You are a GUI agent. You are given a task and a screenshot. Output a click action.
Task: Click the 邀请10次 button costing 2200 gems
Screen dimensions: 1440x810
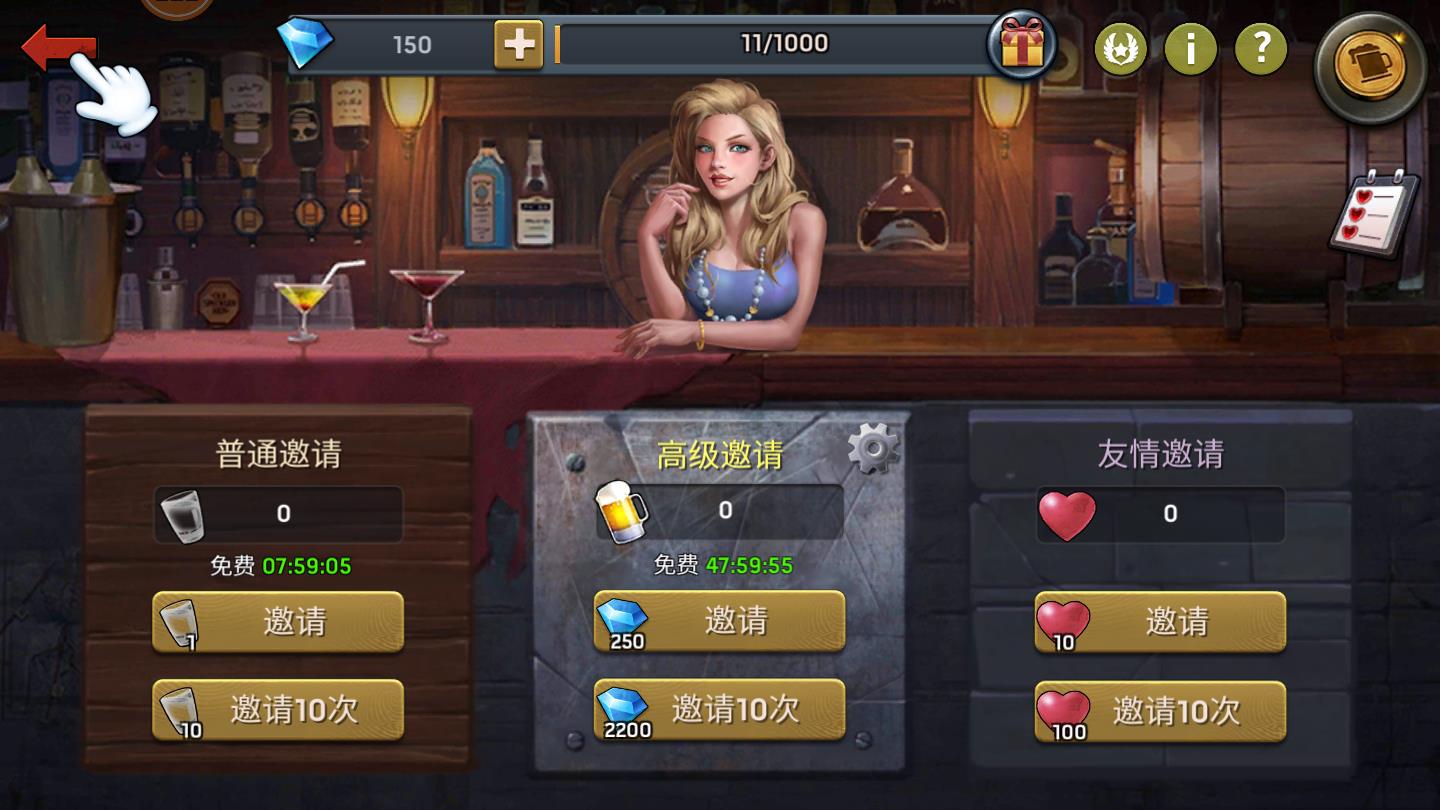(x=718, y=710)
